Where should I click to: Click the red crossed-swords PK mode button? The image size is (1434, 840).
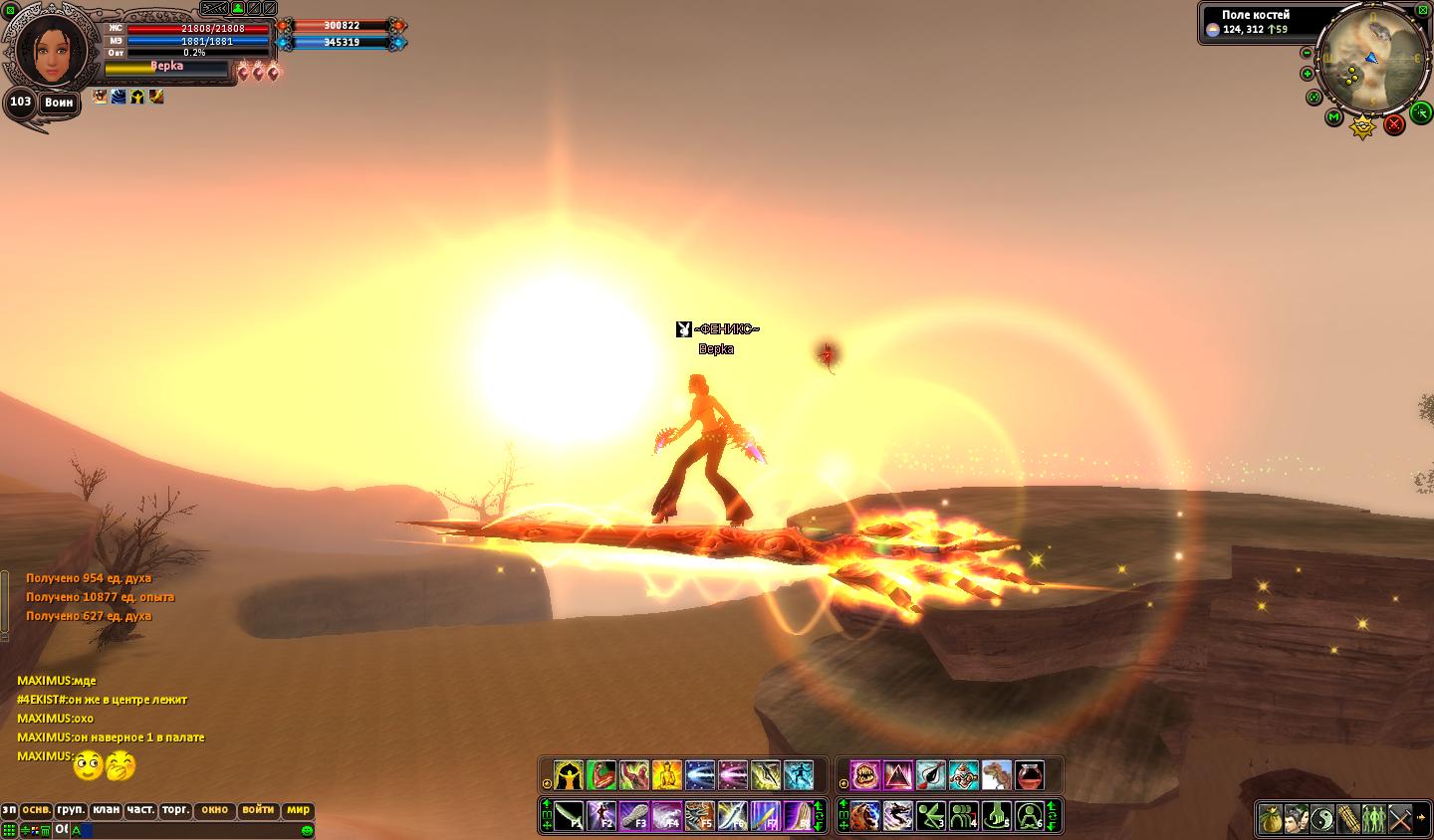pyautogui.click(x=1394, y=124)
